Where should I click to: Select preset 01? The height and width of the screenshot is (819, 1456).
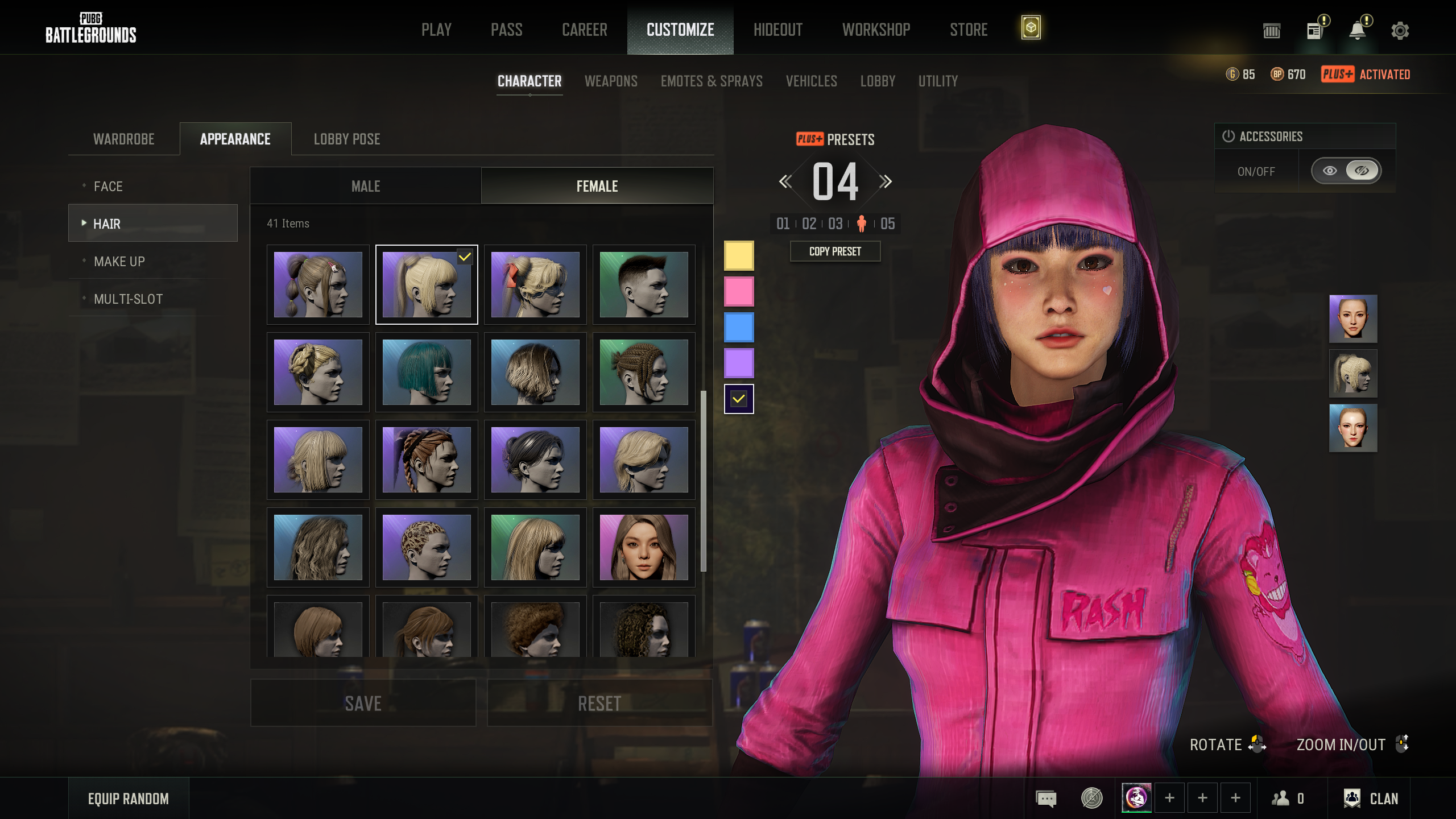(x=783, y=224)
